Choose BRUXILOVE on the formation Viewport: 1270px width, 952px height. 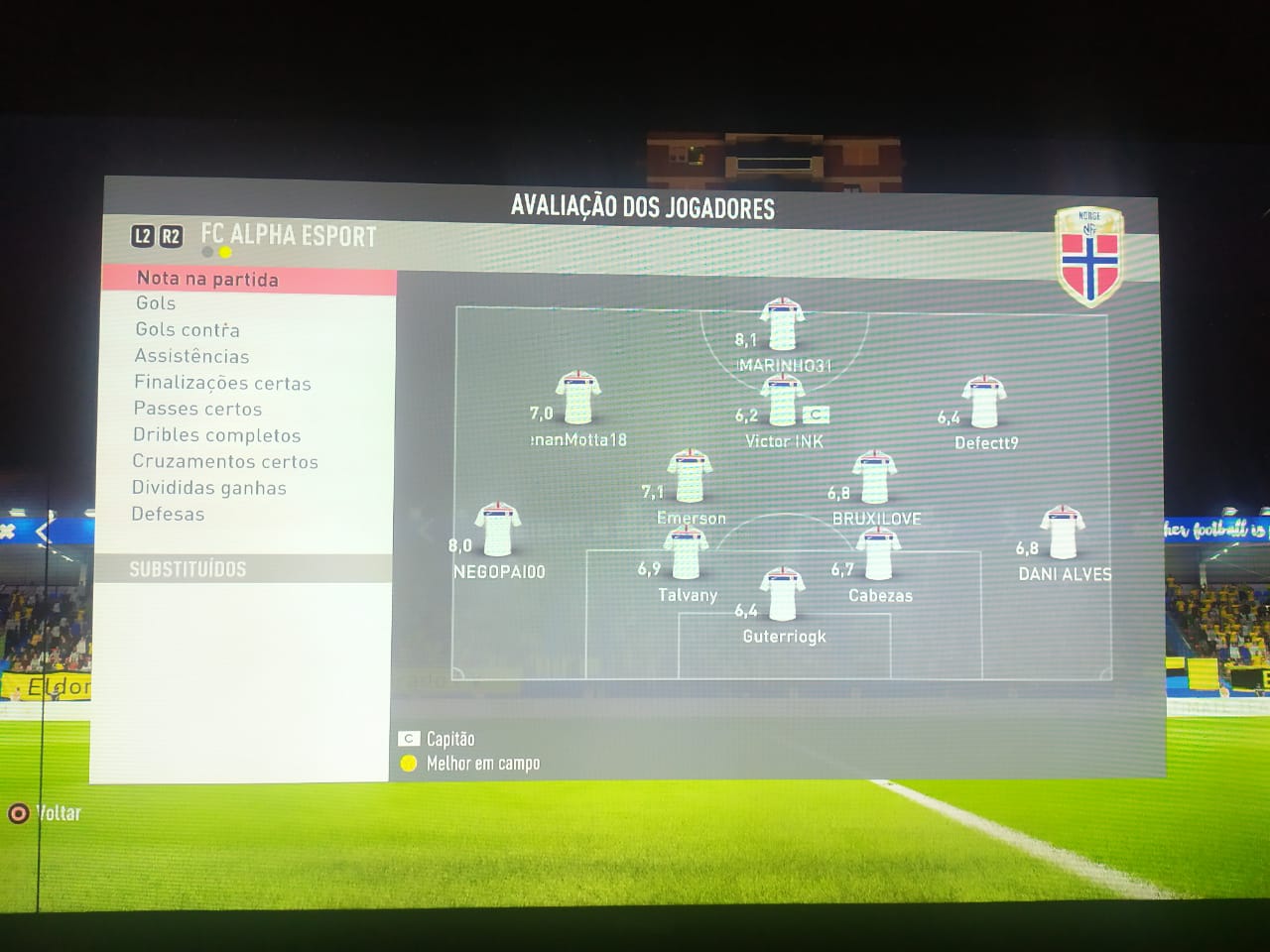(x=875, y=477)
